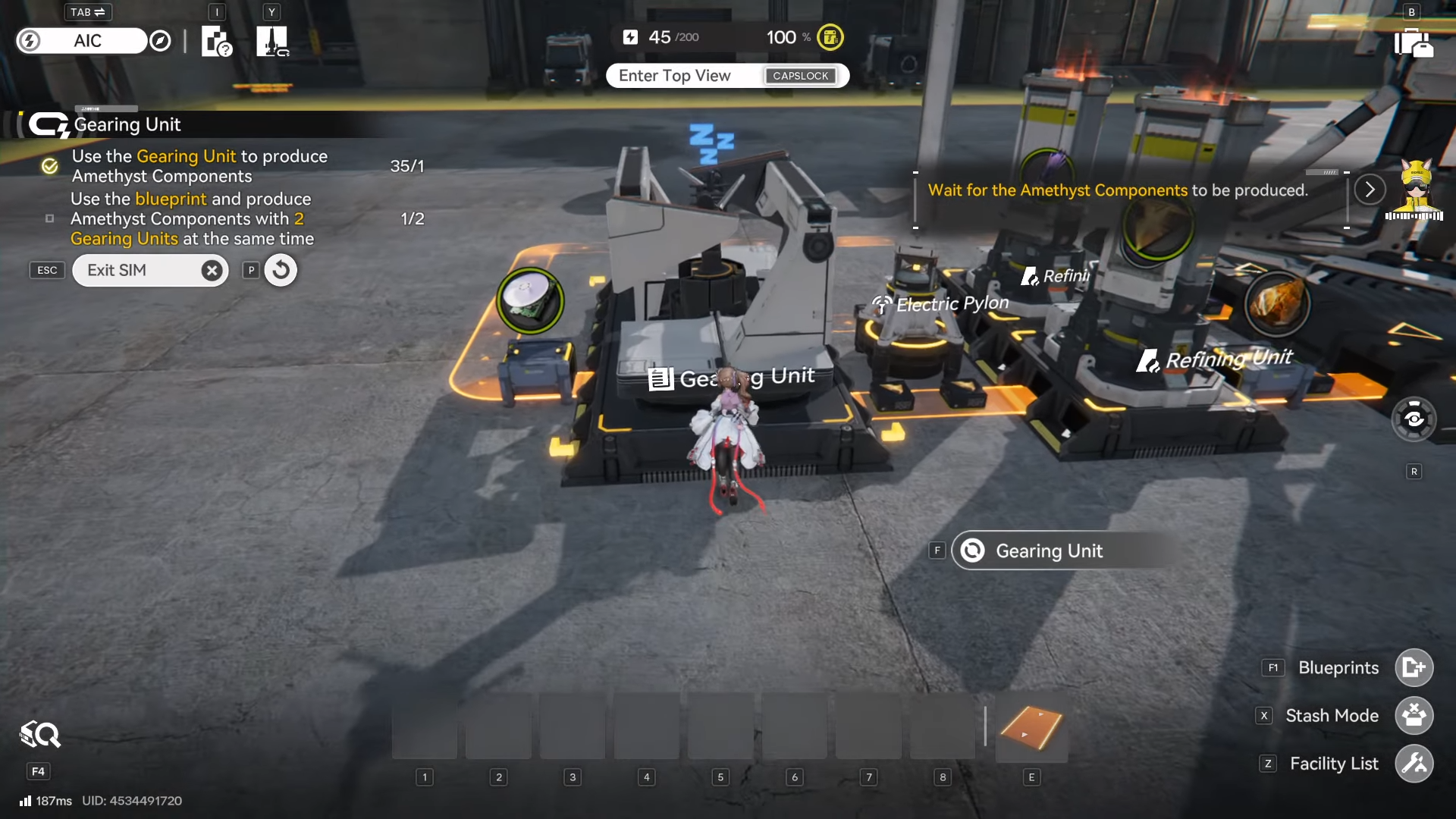Toggle Stash Mode
This screenshot has height=819, width=1456.
pyautogui.click(x=1414, y=716)
